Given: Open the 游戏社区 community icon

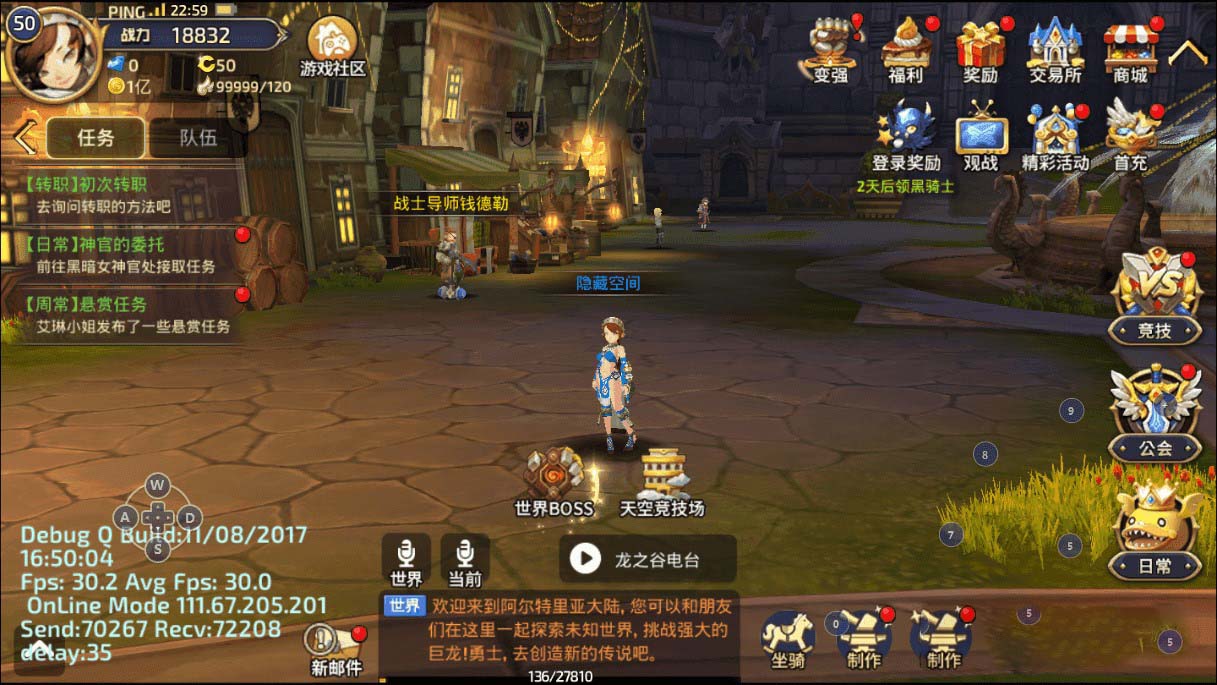Looking at the screenshot, I should point(333,46).
